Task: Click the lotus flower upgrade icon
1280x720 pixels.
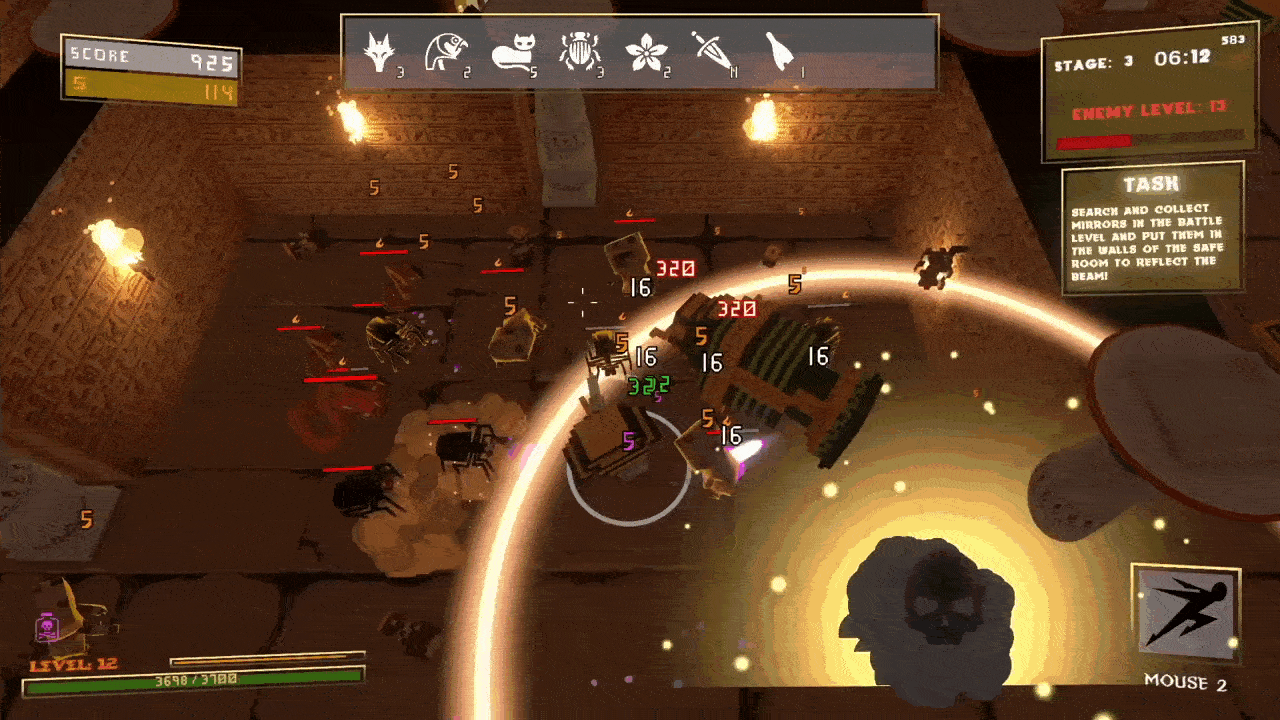Action: 644,51
